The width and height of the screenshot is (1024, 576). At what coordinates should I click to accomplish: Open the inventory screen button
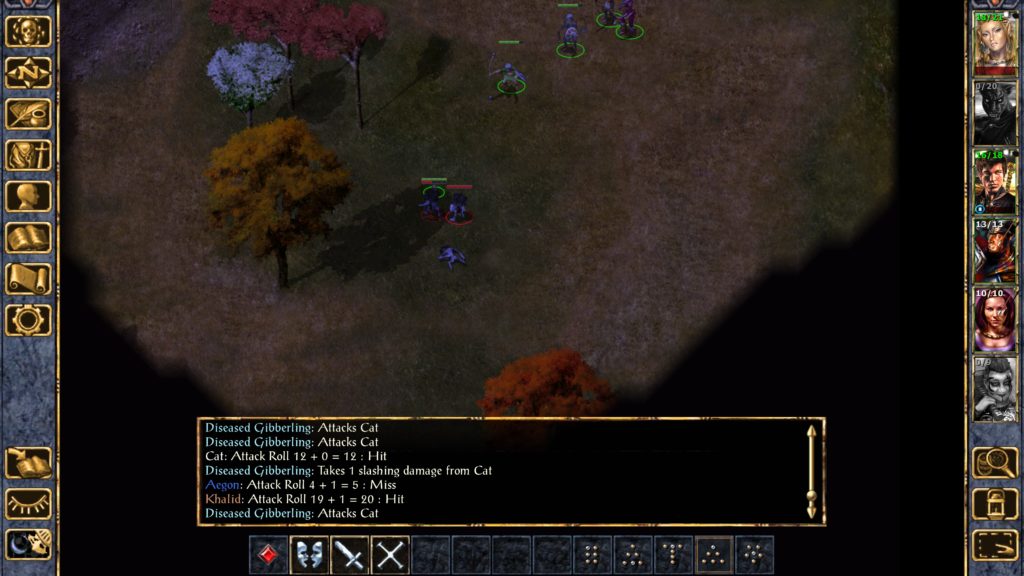28,155
